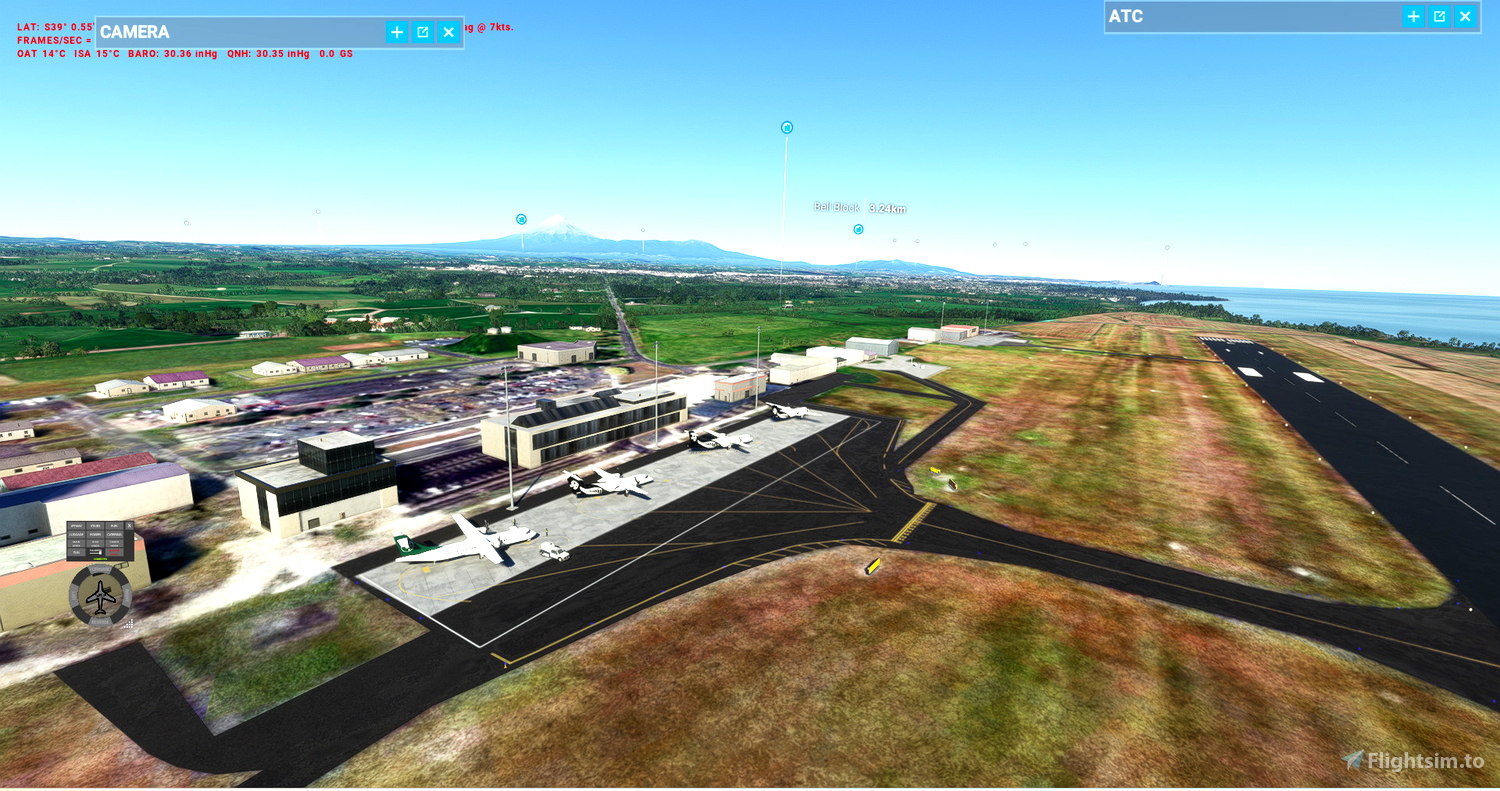Screen dimensions: 1500x791
Task: Click the ATC panel title bar
Action: point(1200,16)
